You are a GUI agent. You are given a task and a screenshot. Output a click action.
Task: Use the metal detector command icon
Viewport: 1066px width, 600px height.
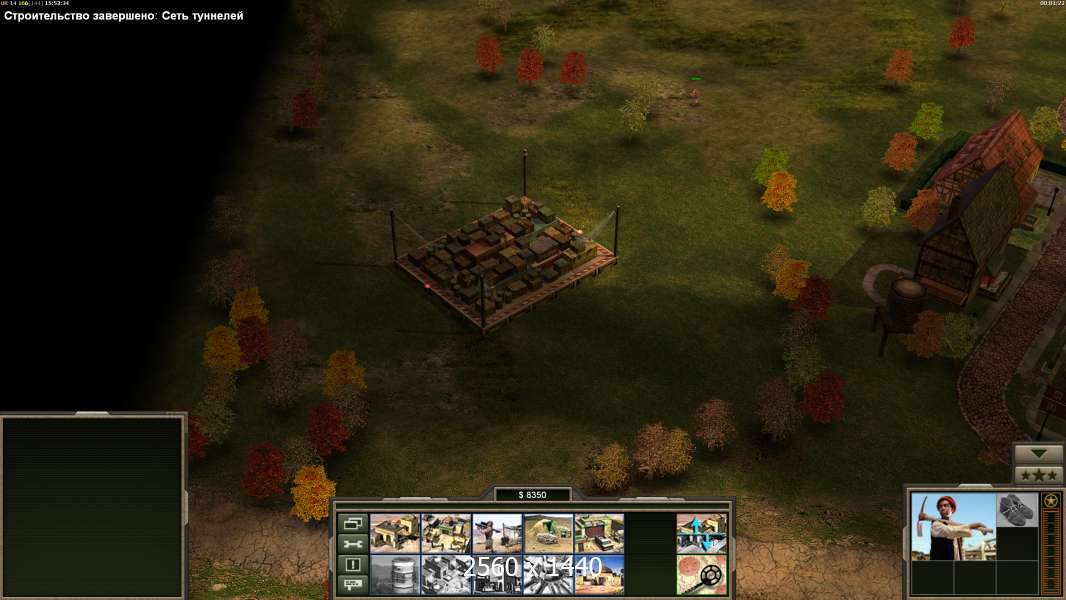point(701,574)
